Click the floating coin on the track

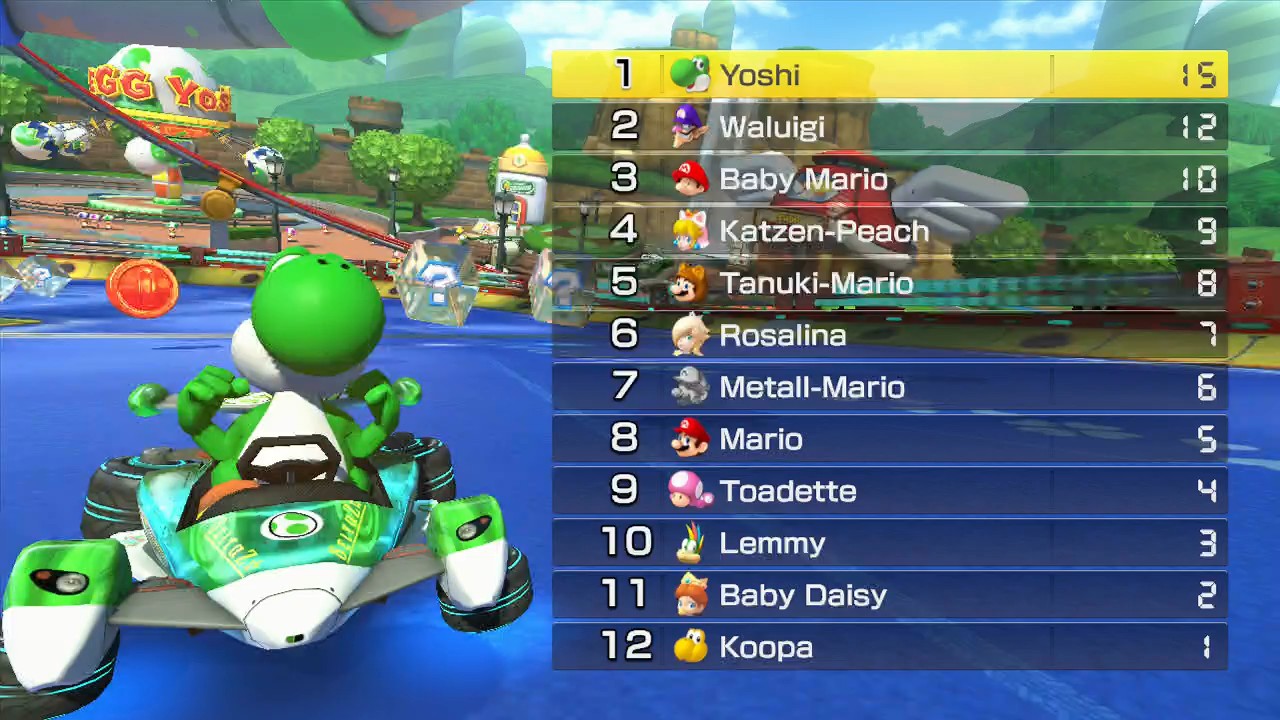pyautogui.click(x=140, y=288)
